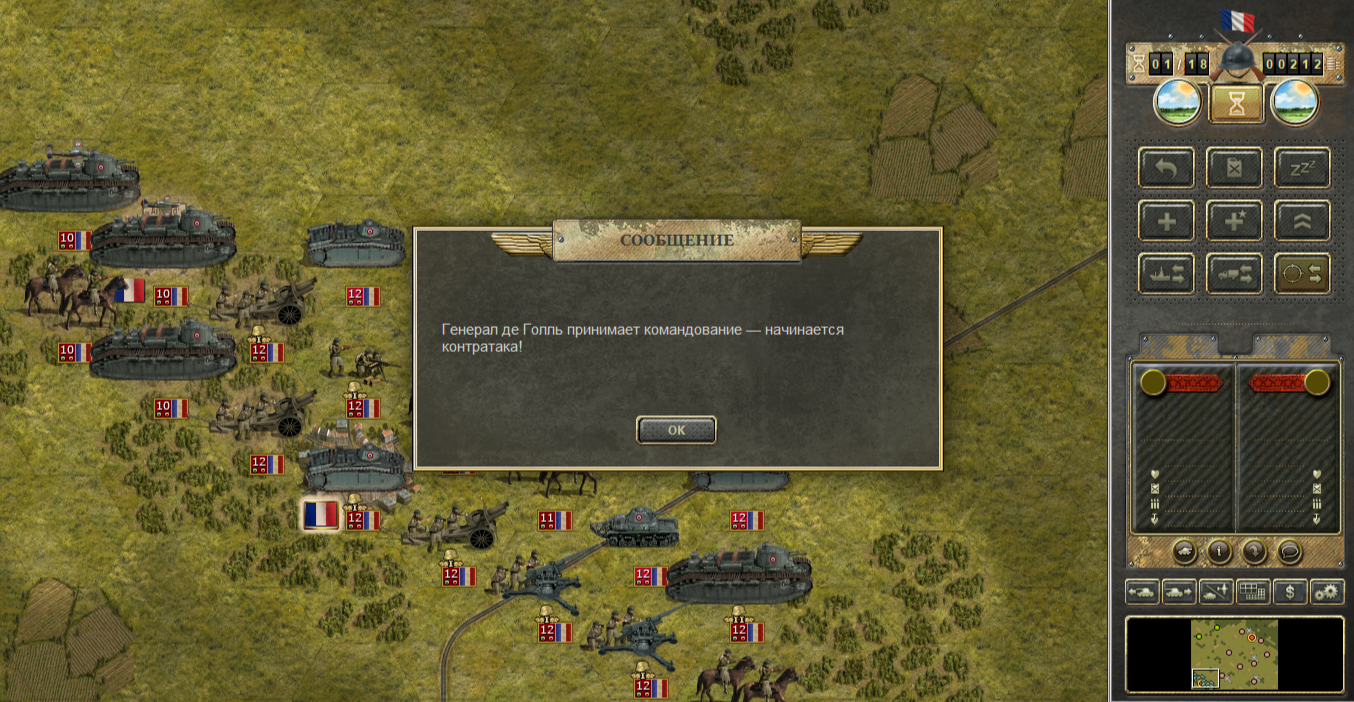Screen dimensions: 1354x702
Task: End turn using the hourglass button
Action: pos(1236,103)
